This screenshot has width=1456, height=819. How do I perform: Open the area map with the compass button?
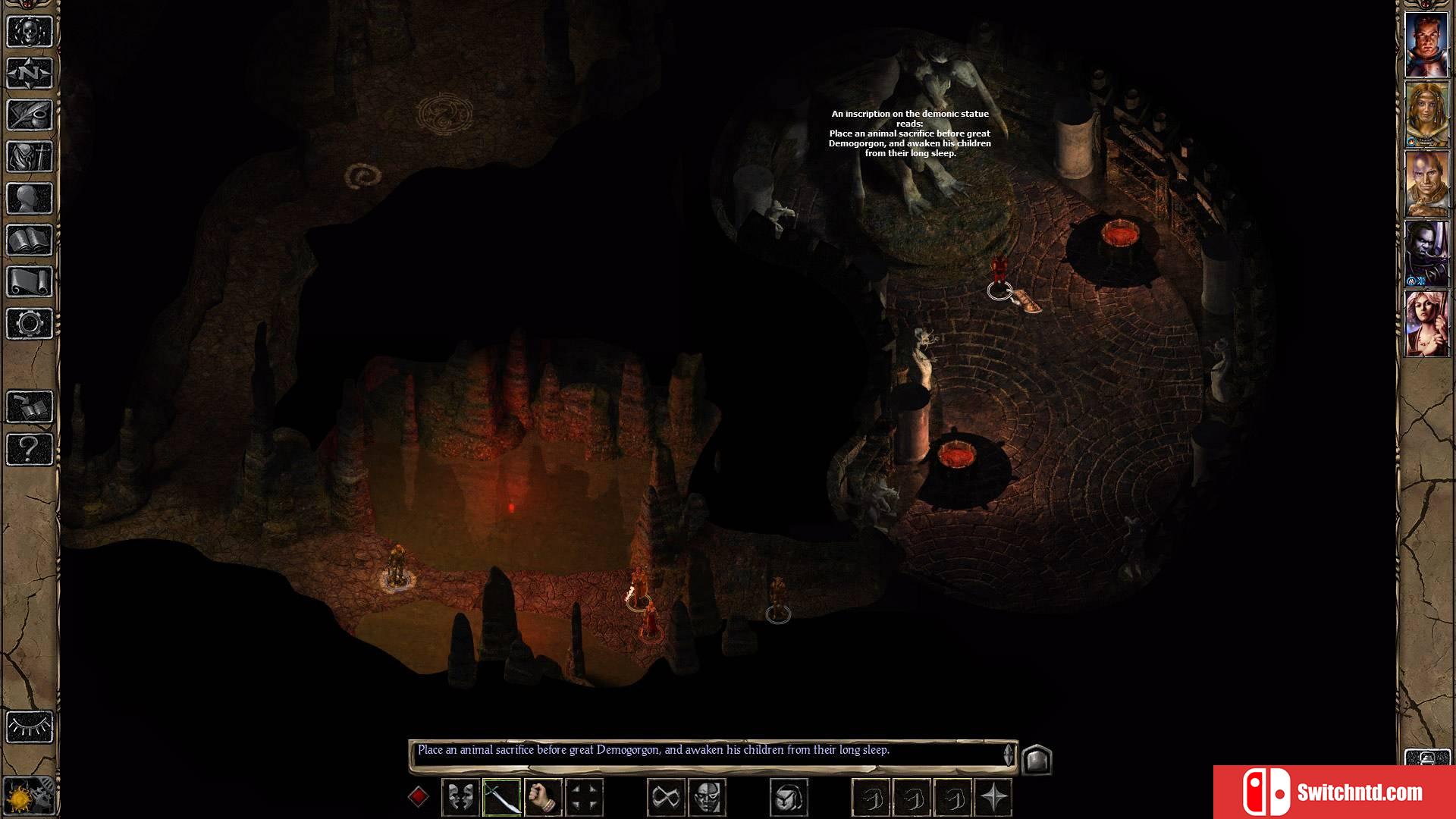pyautogui.click(x=30, y=74)
